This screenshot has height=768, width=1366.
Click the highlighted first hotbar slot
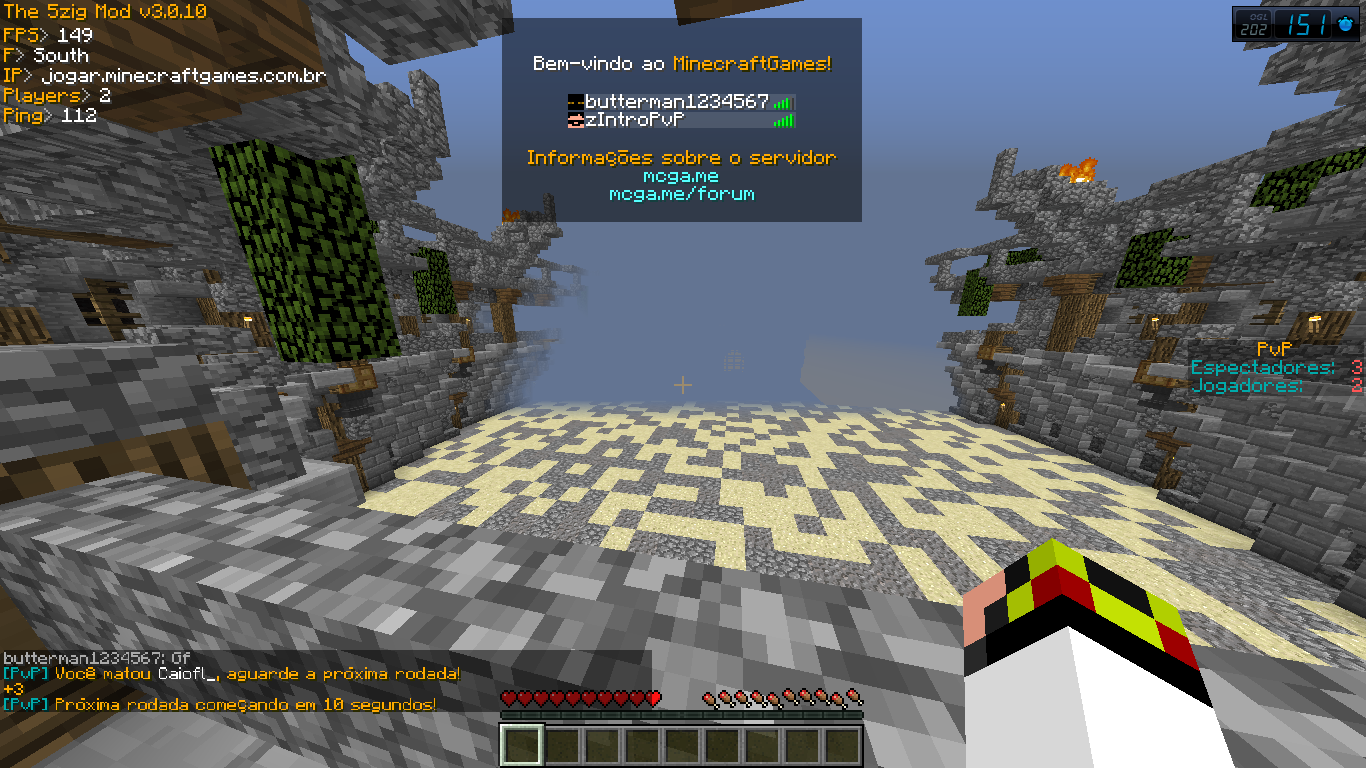coord(521,746)
